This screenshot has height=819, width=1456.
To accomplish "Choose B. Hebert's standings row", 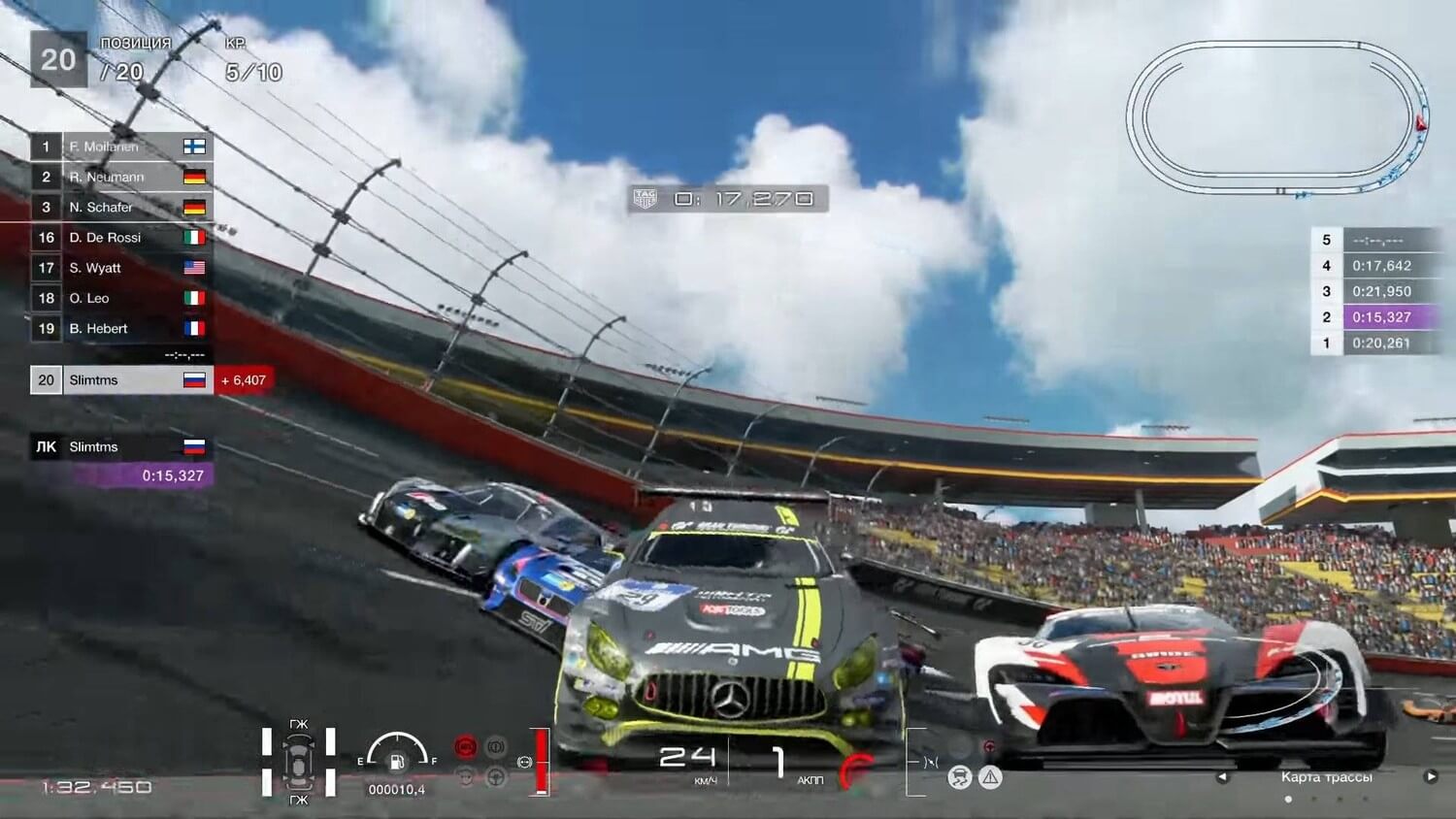I will pos(122,328).
